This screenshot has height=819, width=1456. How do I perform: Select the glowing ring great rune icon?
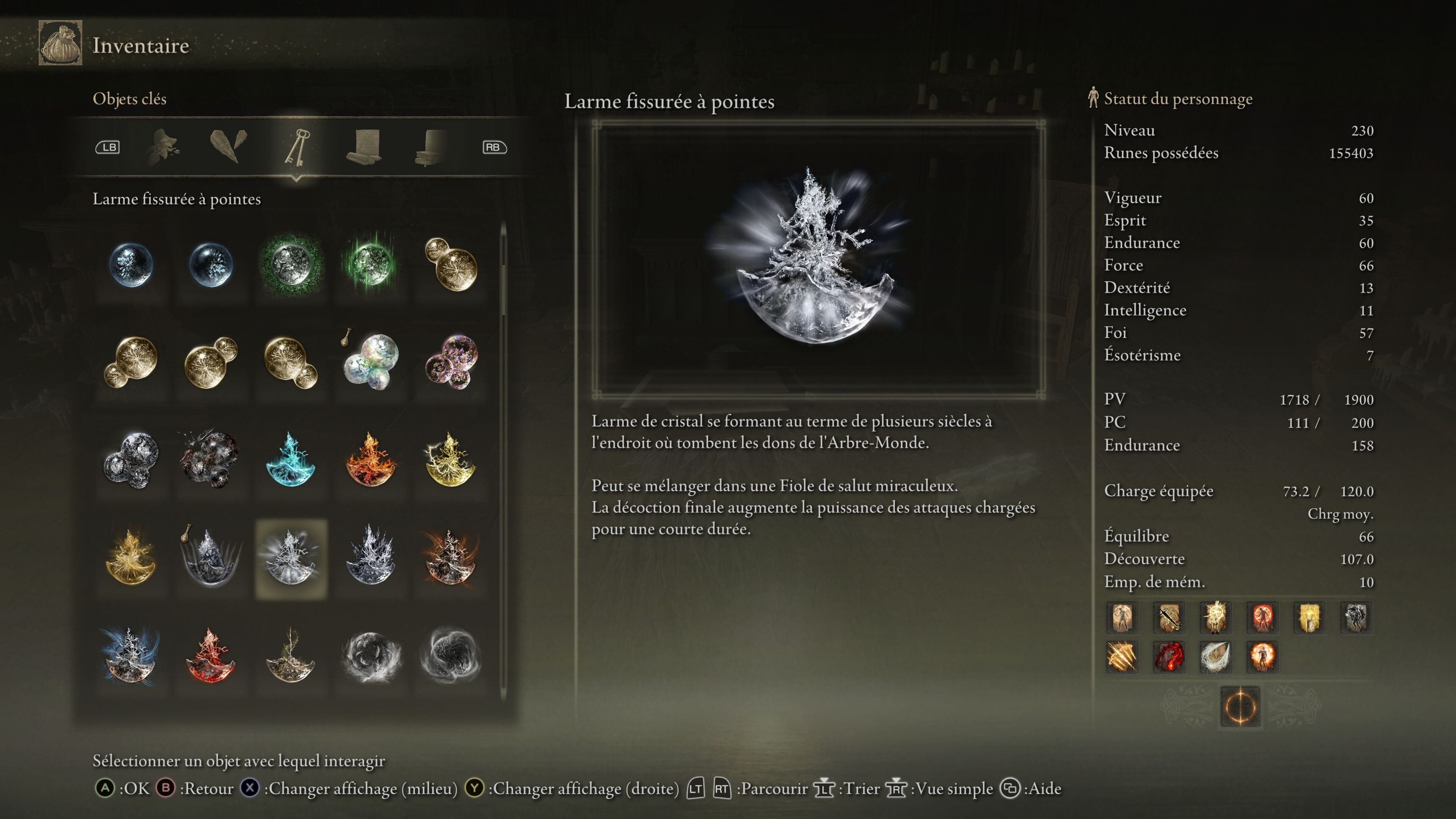pos(1240,706)
